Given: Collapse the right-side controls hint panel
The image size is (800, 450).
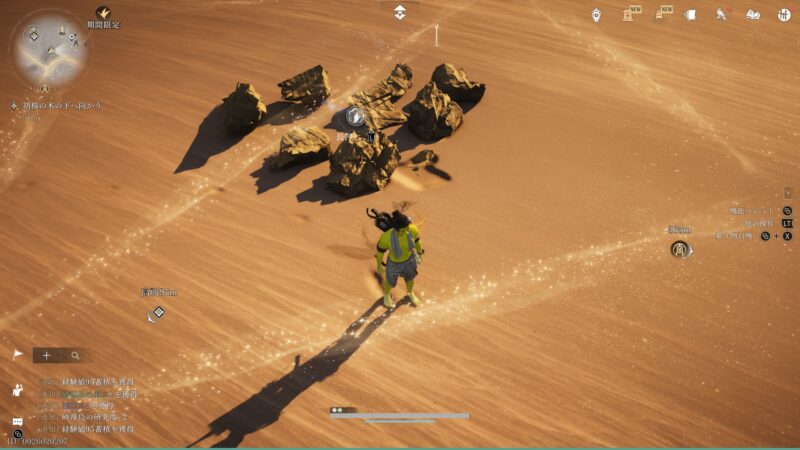Looking at the screenshot, I should click(x=788, y=192).
